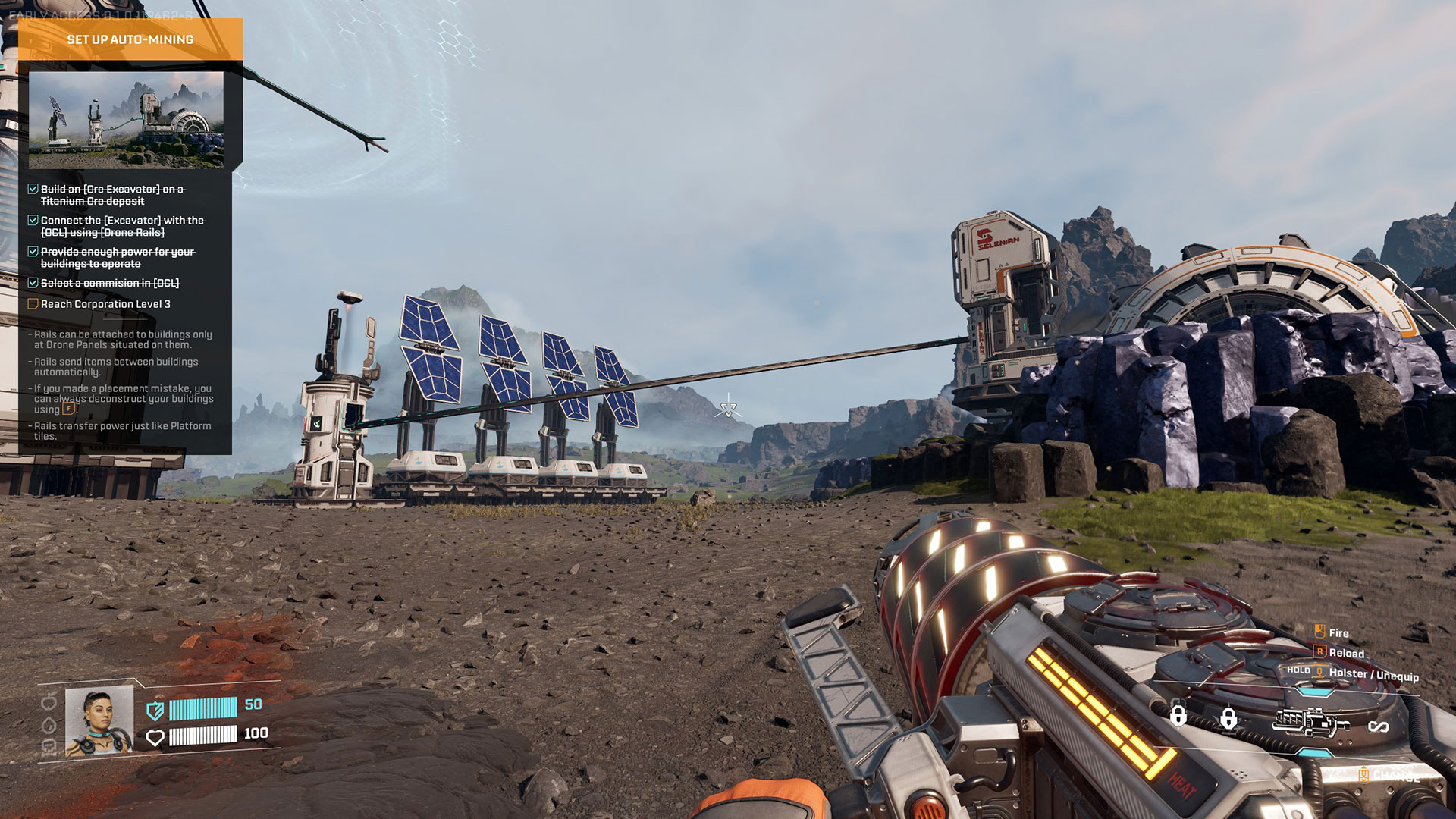This screenshot has height=819, width=1456.
Task: Select the equipped heavy weapon icon
Action: click(1309, 722)
